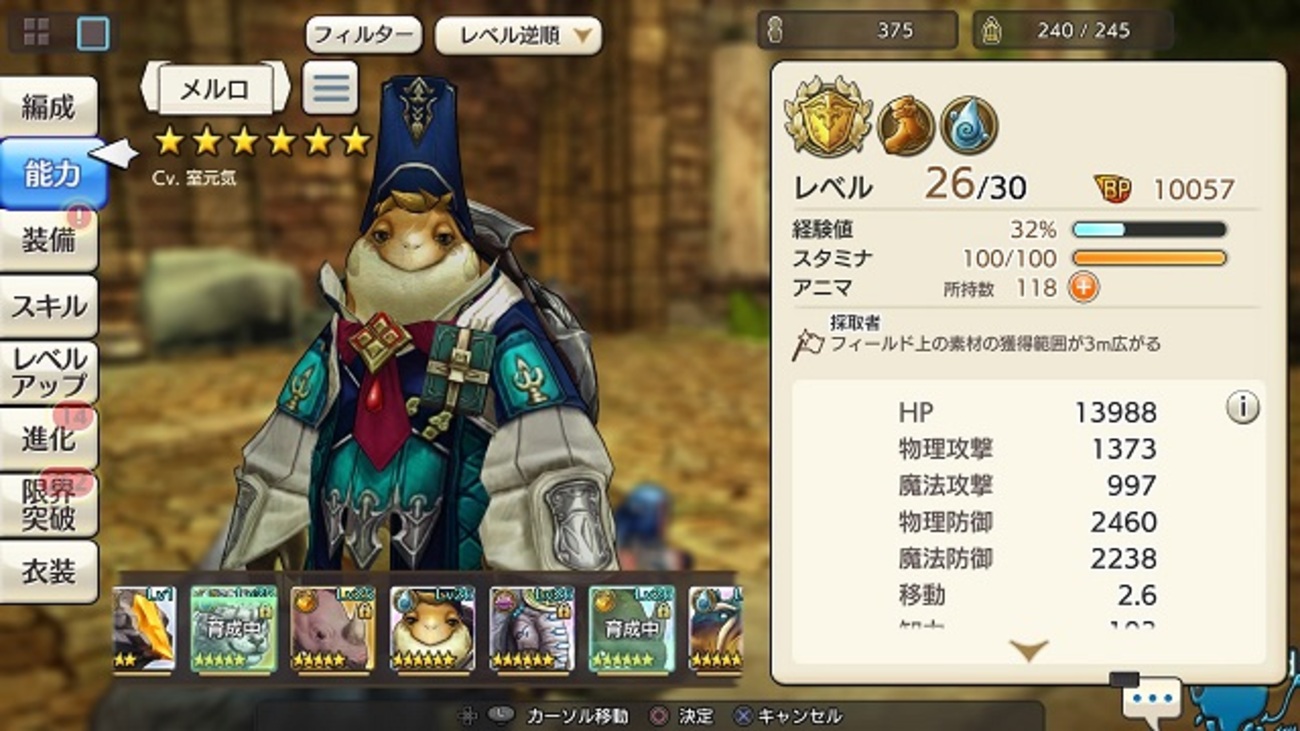Click the フィルター filter button

363,36
